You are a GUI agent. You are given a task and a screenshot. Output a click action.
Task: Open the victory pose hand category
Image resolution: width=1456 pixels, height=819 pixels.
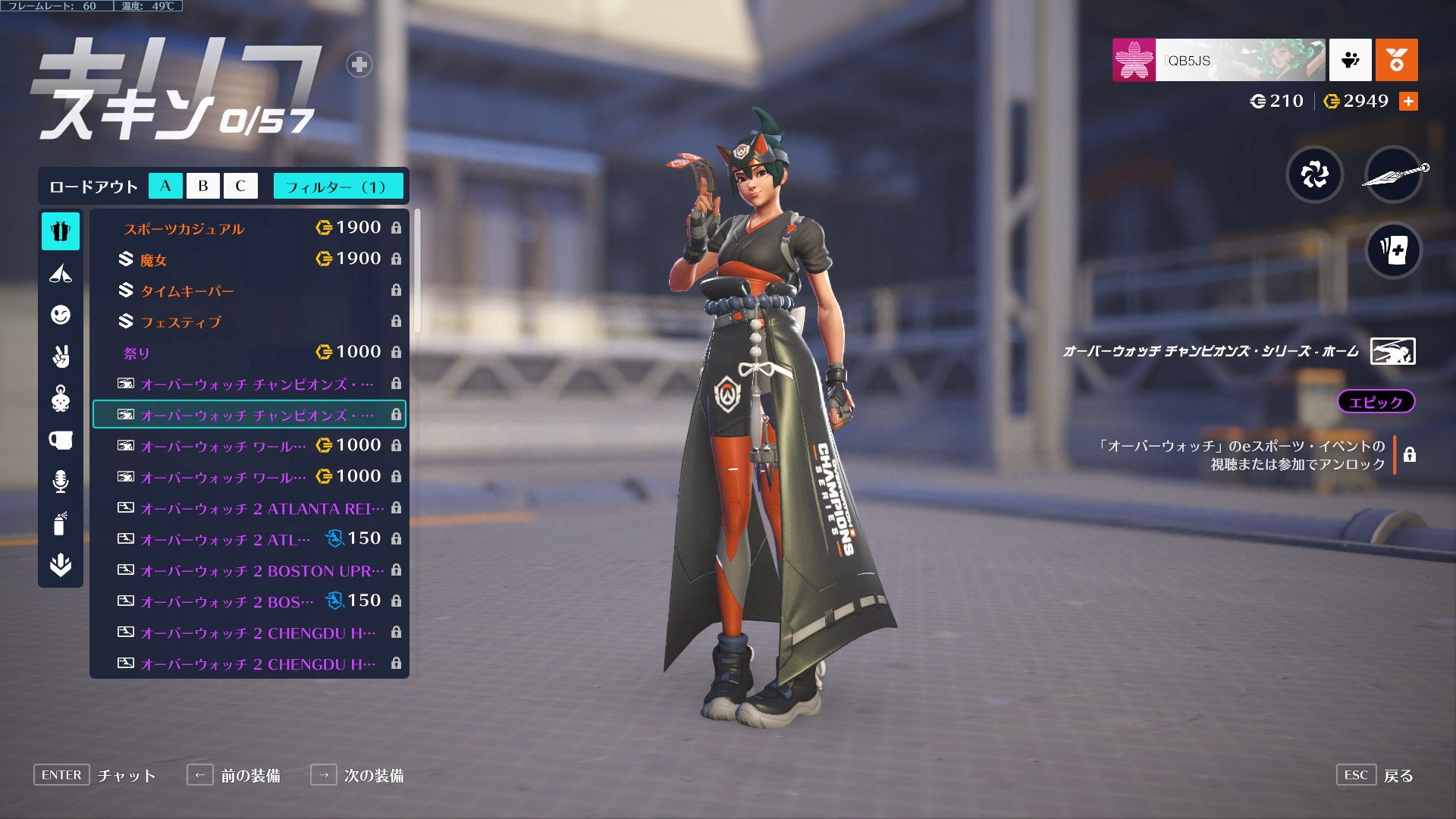tap(61, 356)
